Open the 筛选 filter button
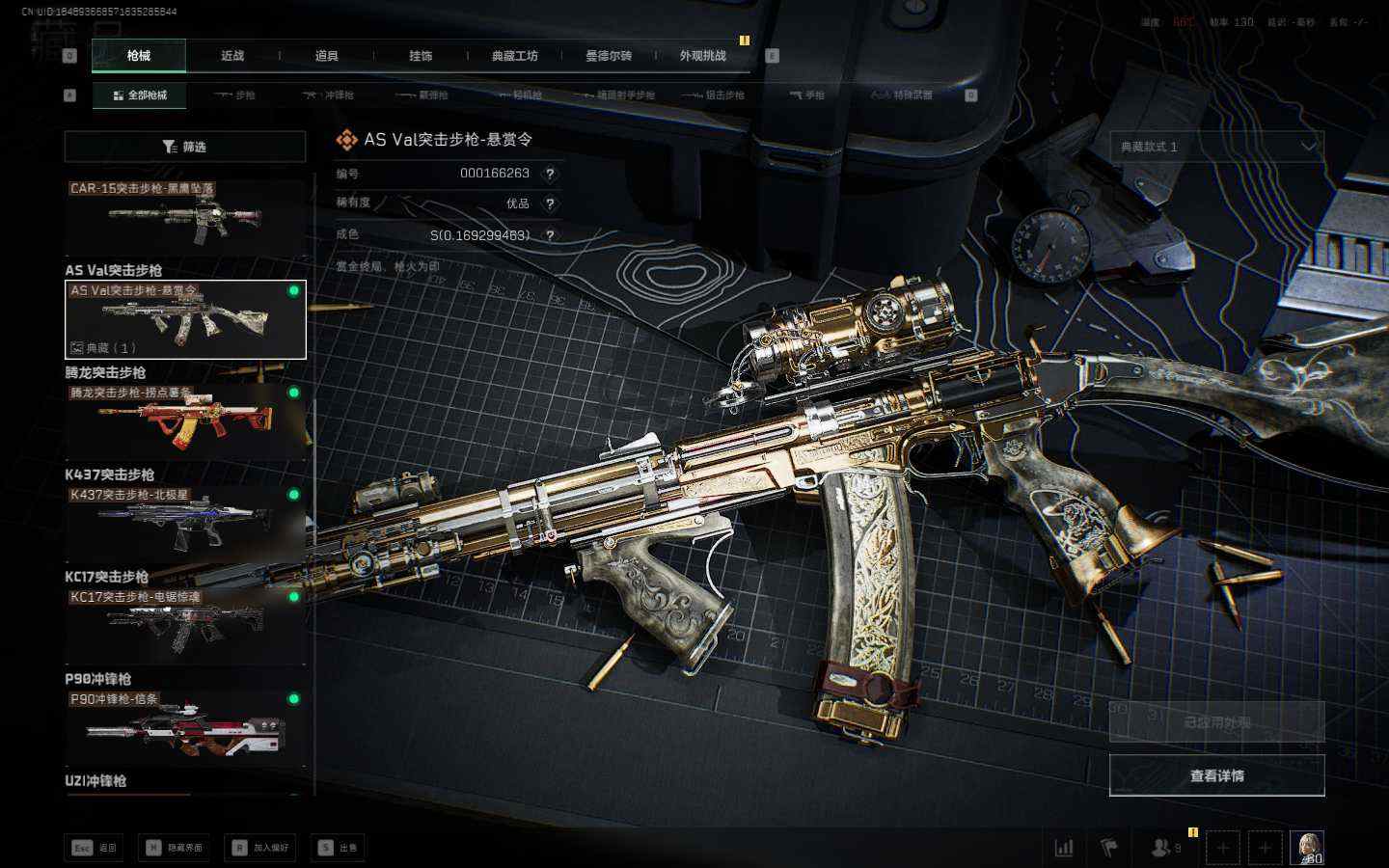Image resolution: width=1389 pixels, height=868 pixels. [185, 147]
